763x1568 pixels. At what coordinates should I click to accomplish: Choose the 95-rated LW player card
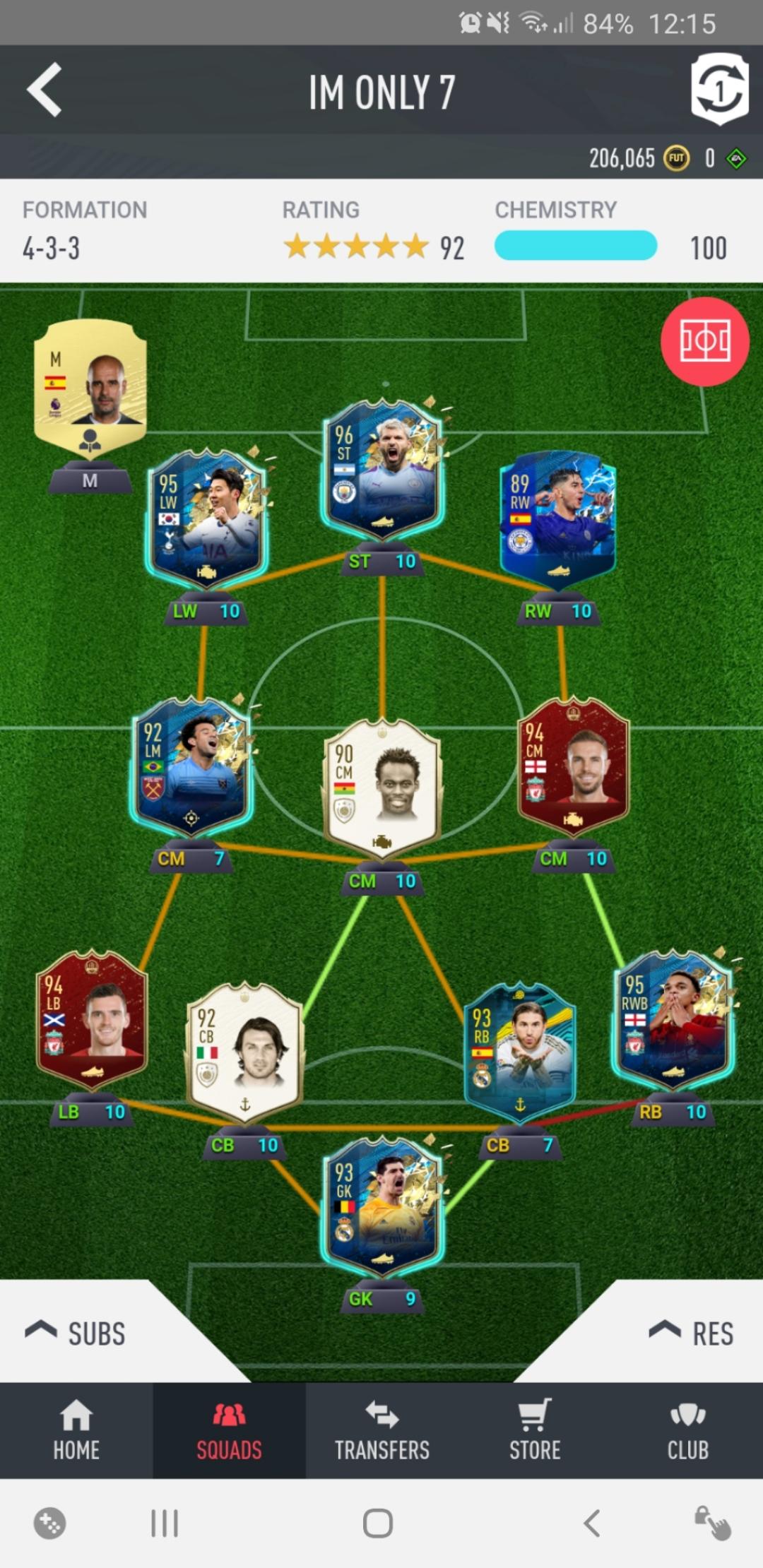click(206, 519)
